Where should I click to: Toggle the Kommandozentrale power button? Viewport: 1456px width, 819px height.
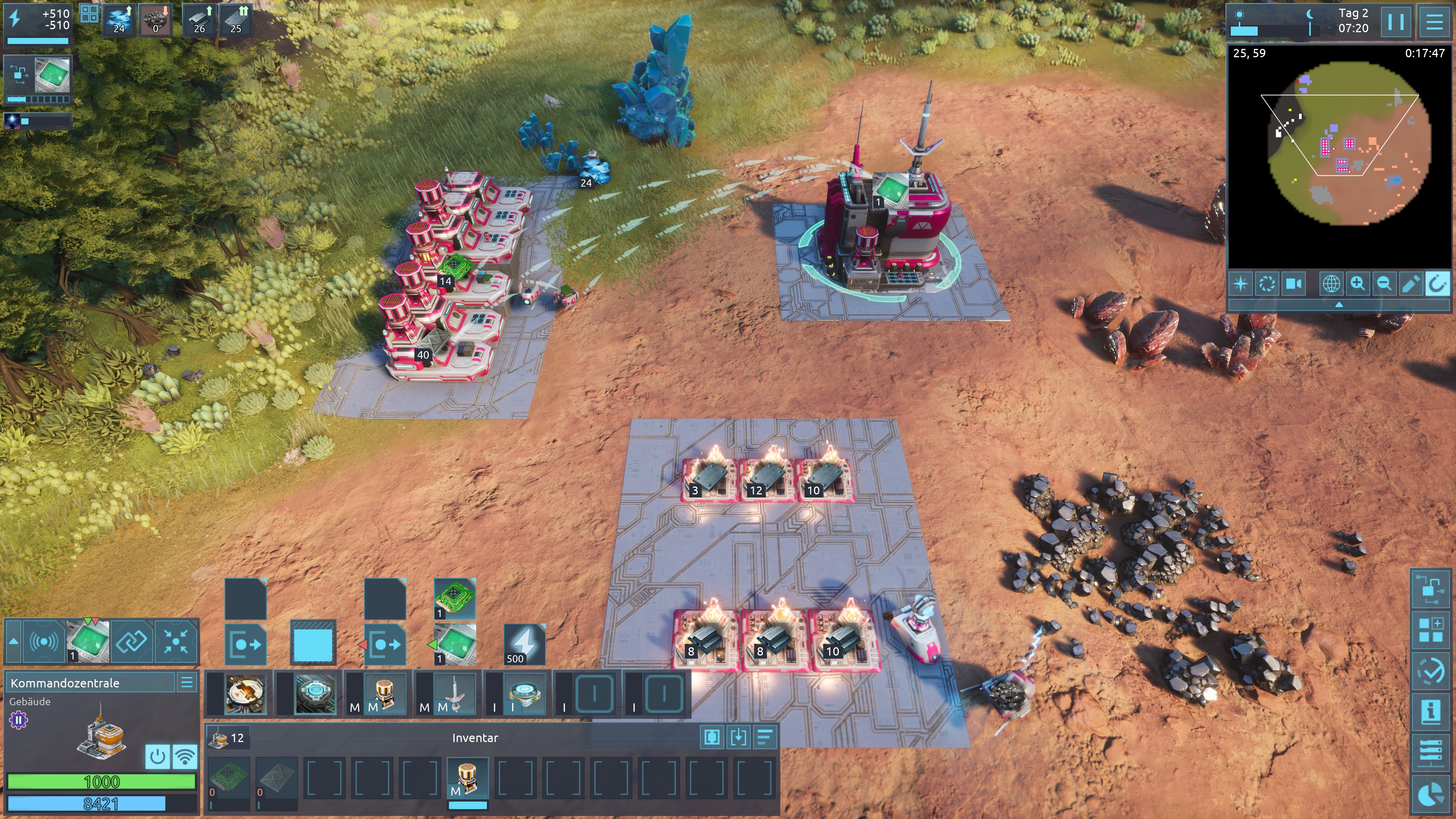pyautogui.click(x=157, y=756)
